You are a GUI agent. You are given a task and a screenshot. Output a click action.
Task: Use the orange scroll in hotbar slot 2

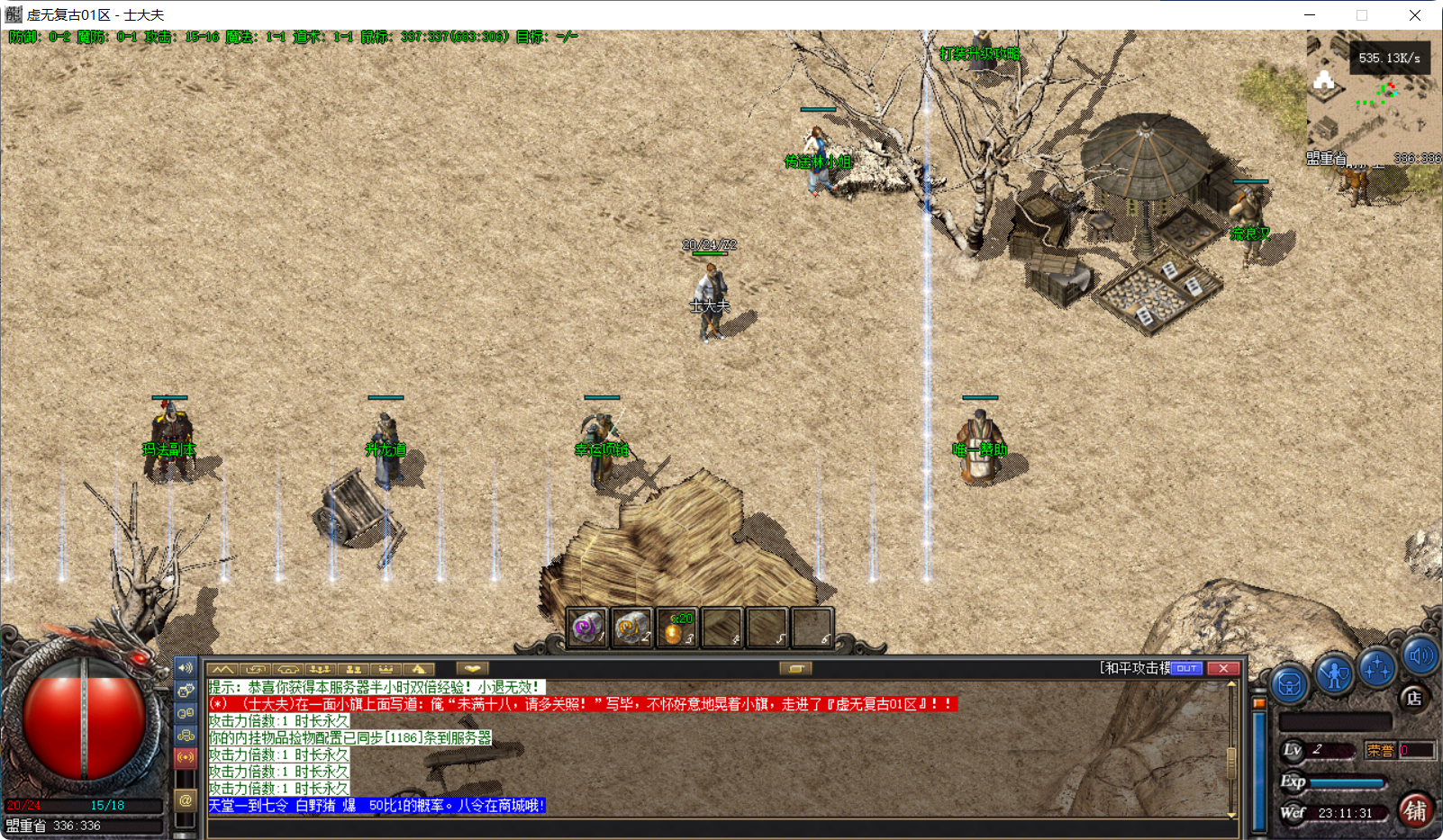[631, 628]
